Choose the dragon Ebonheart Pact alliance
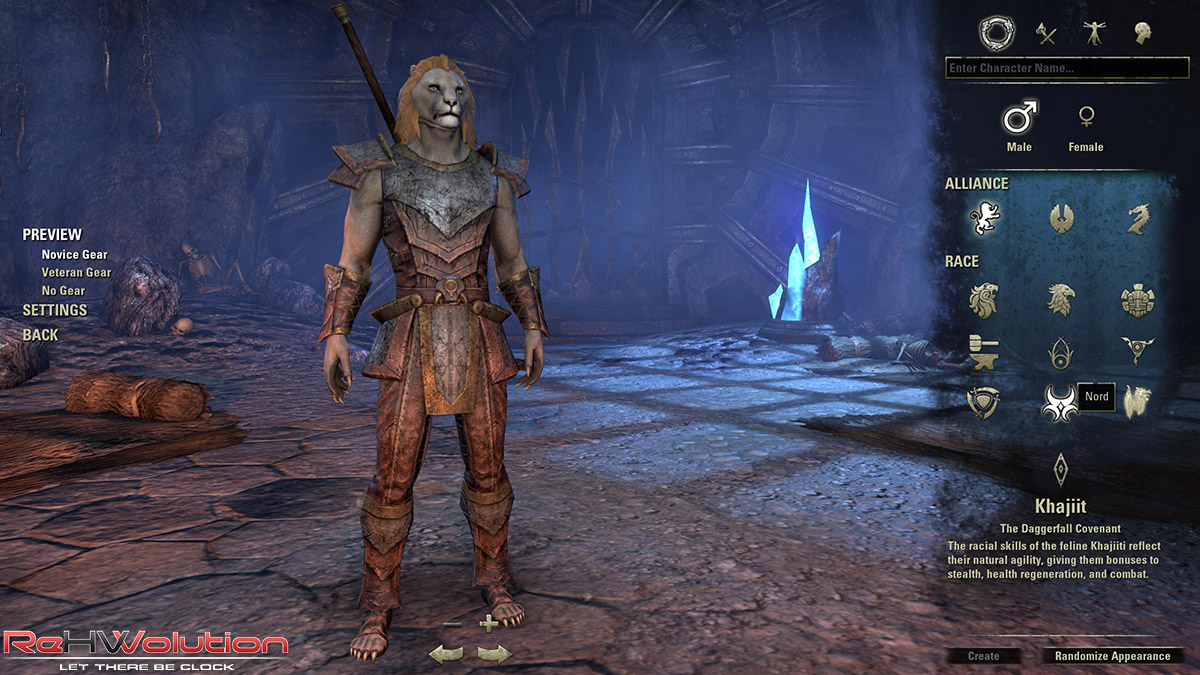 [x=1138, y=218]
